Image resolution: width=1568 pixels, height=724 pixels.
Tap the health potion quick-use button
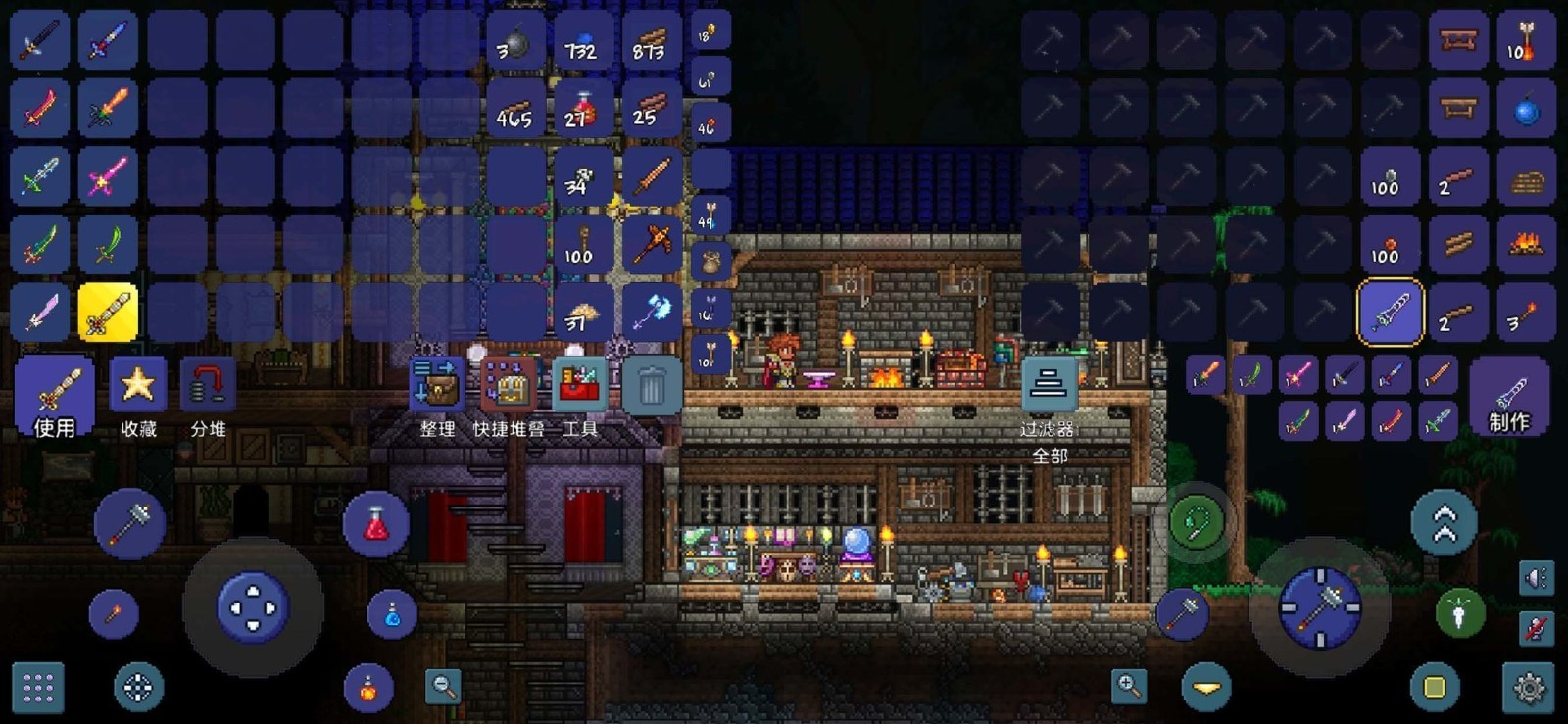pos(375,524)
